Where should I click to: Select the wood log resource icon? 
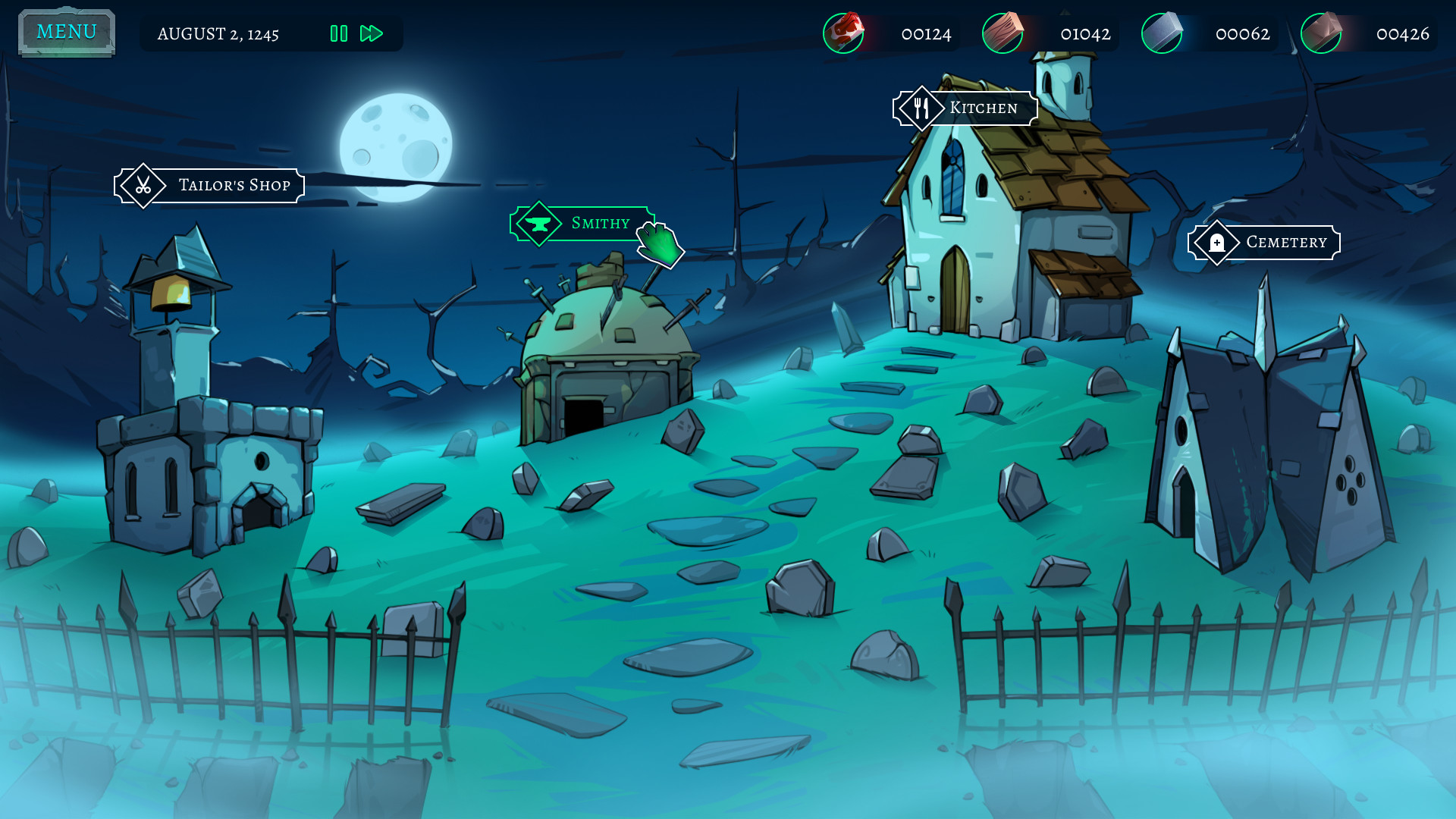pyautogui.click(x=1004, y=33)
